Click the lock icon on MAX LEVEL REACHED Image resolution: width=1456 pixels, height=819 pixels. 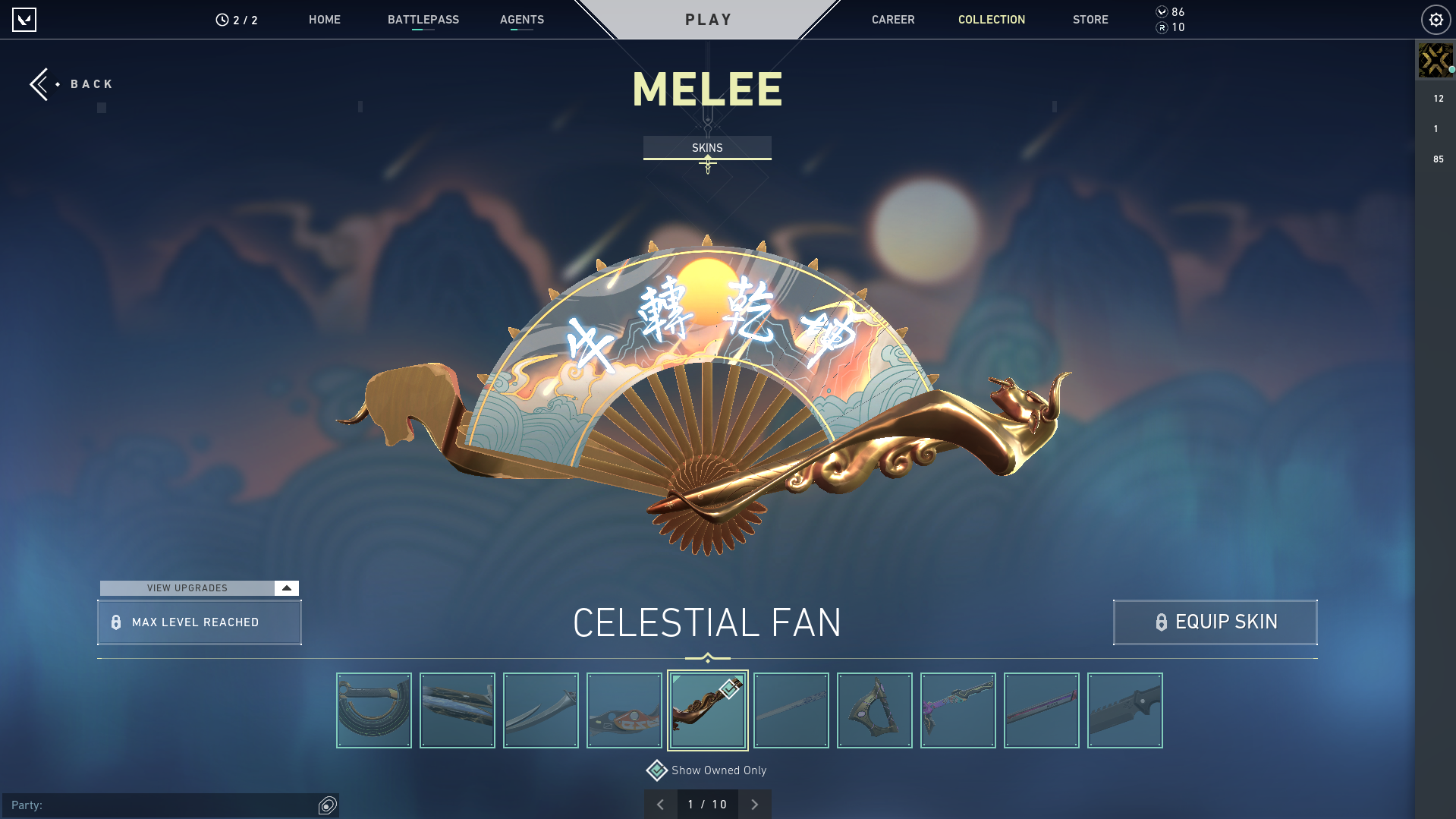115,622
